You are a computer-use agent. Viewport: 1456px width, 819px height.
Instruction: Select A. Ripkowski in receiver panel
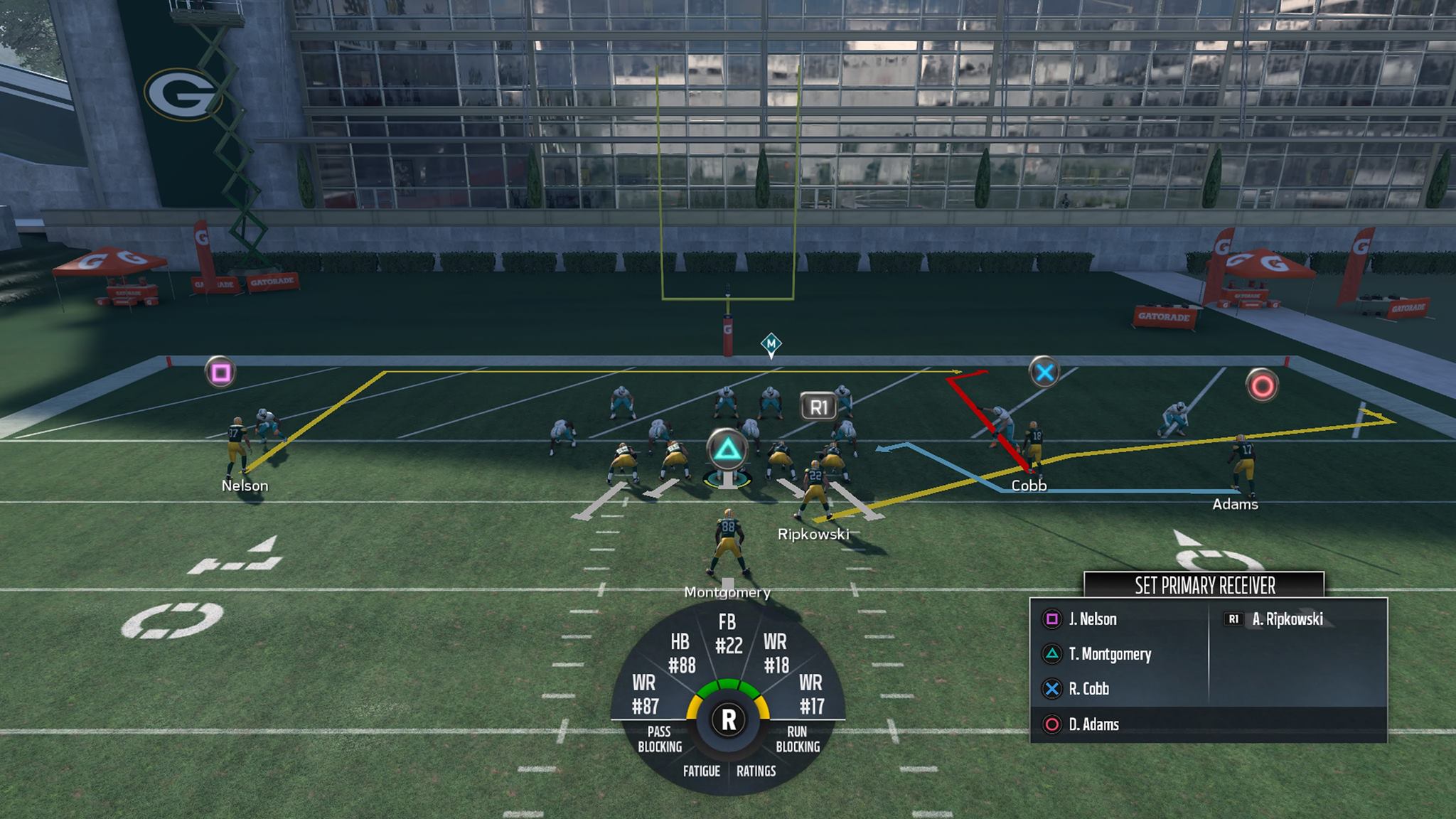pyautogui.click(x=1286, y=619)
